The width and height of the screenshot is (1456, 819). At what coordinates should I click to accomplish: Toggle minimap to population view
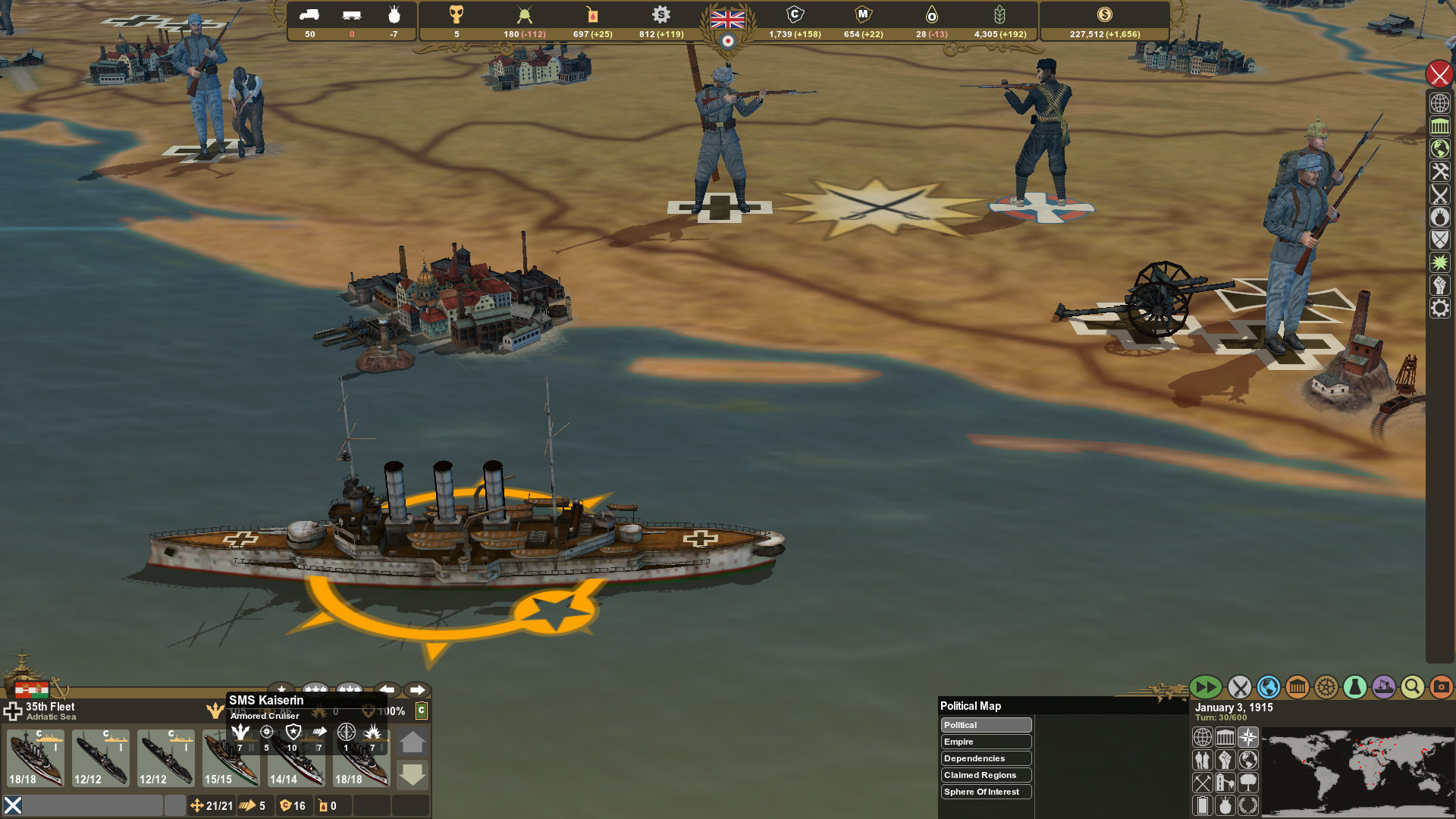click(x=1203, y=758)
